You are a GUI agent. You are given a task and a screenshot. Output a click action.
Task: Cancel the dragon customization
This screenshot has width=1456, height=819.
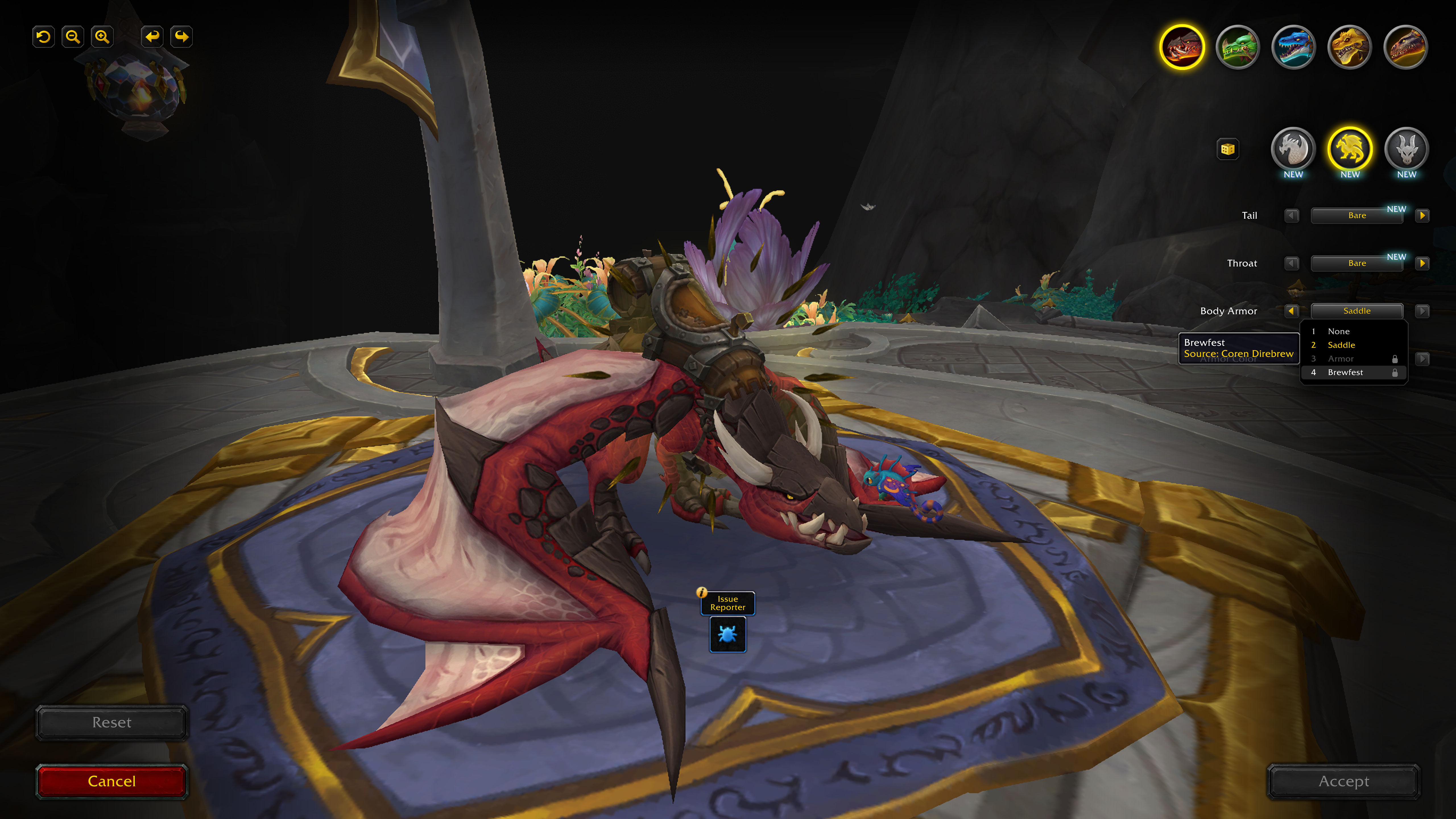coord(111,781)
